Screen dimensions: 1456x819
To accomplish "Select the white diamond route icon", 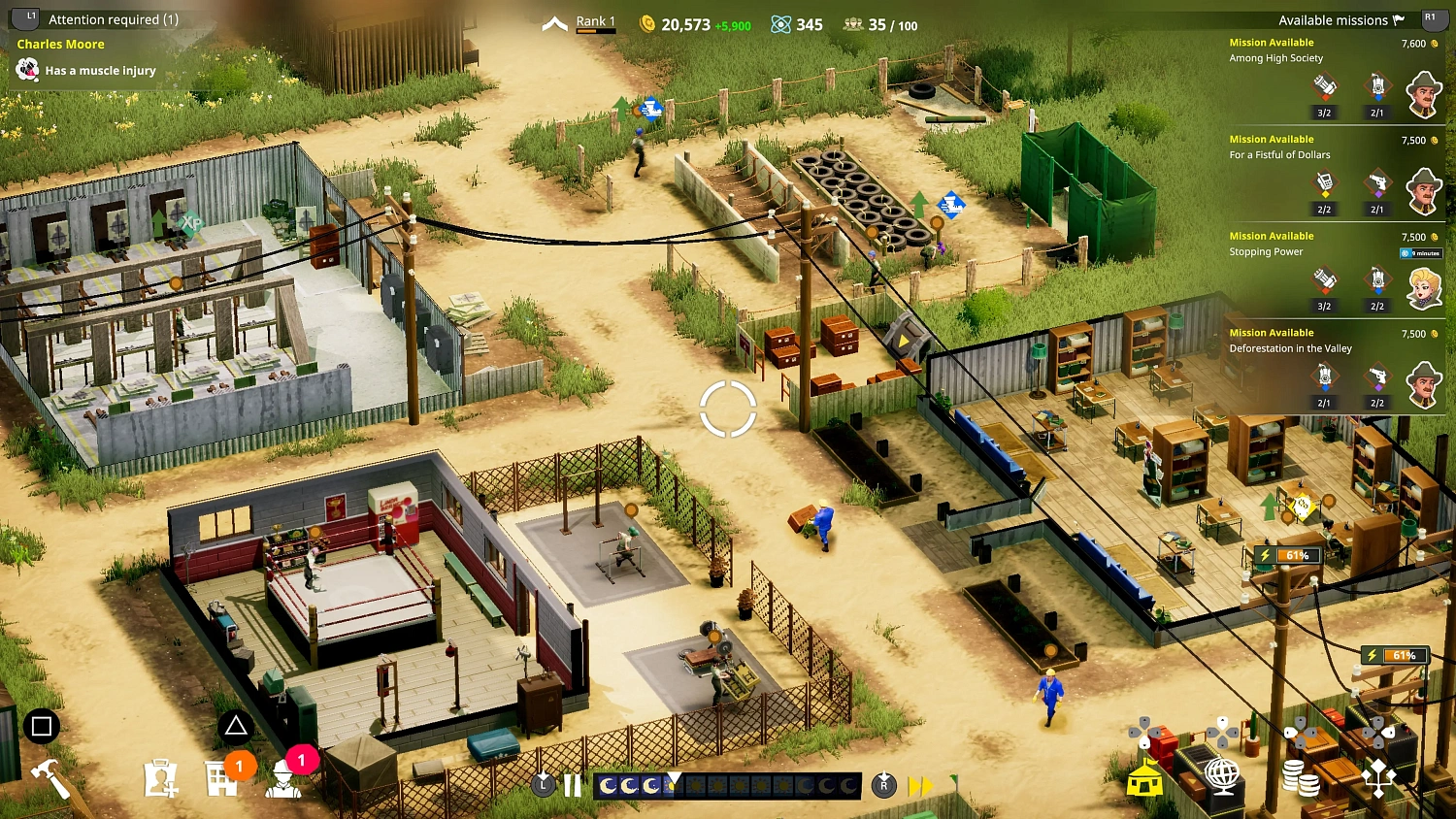I will click(1378, 774).
